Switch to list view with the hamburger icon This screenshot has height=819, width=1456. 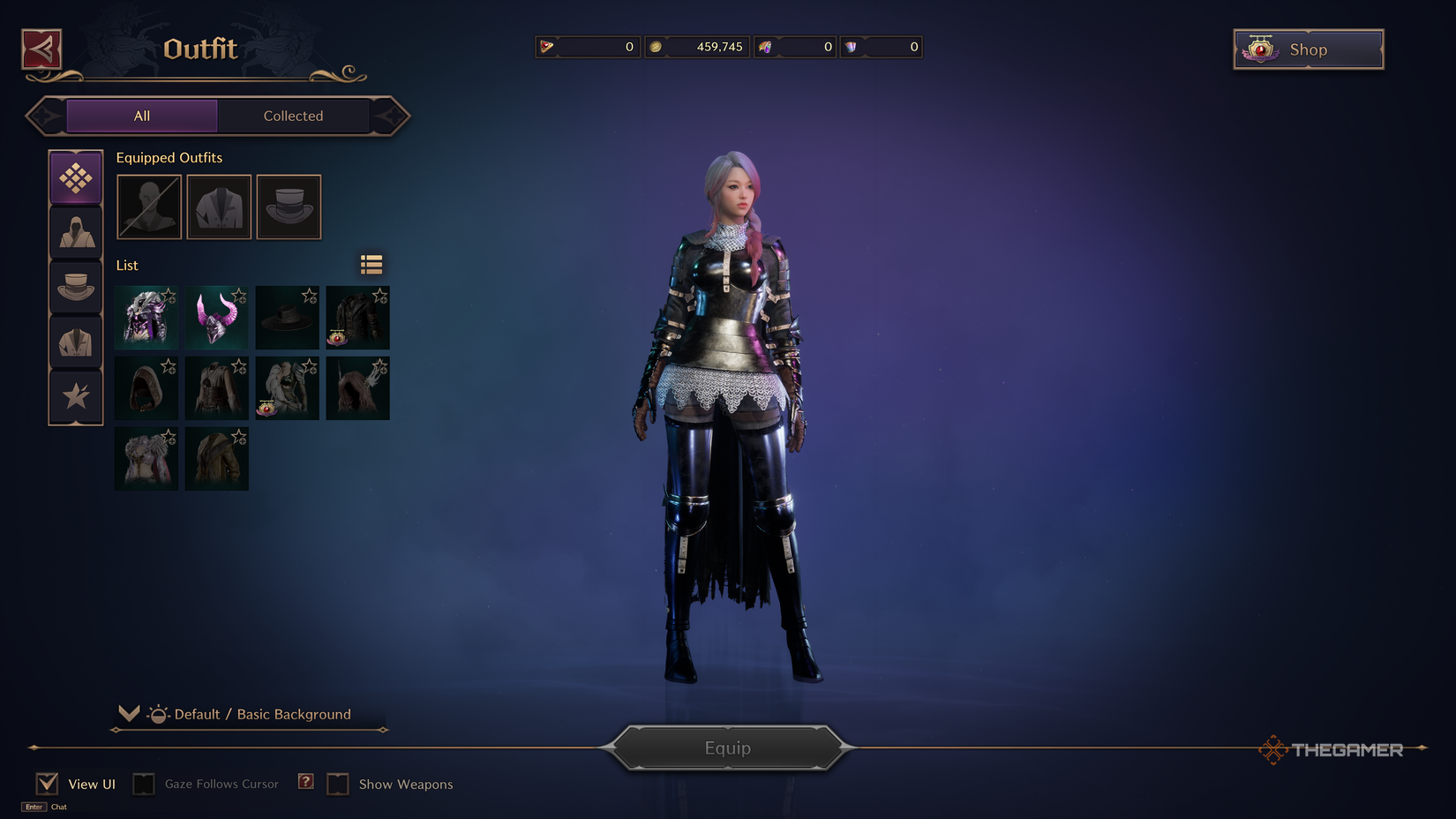(371, 264)
